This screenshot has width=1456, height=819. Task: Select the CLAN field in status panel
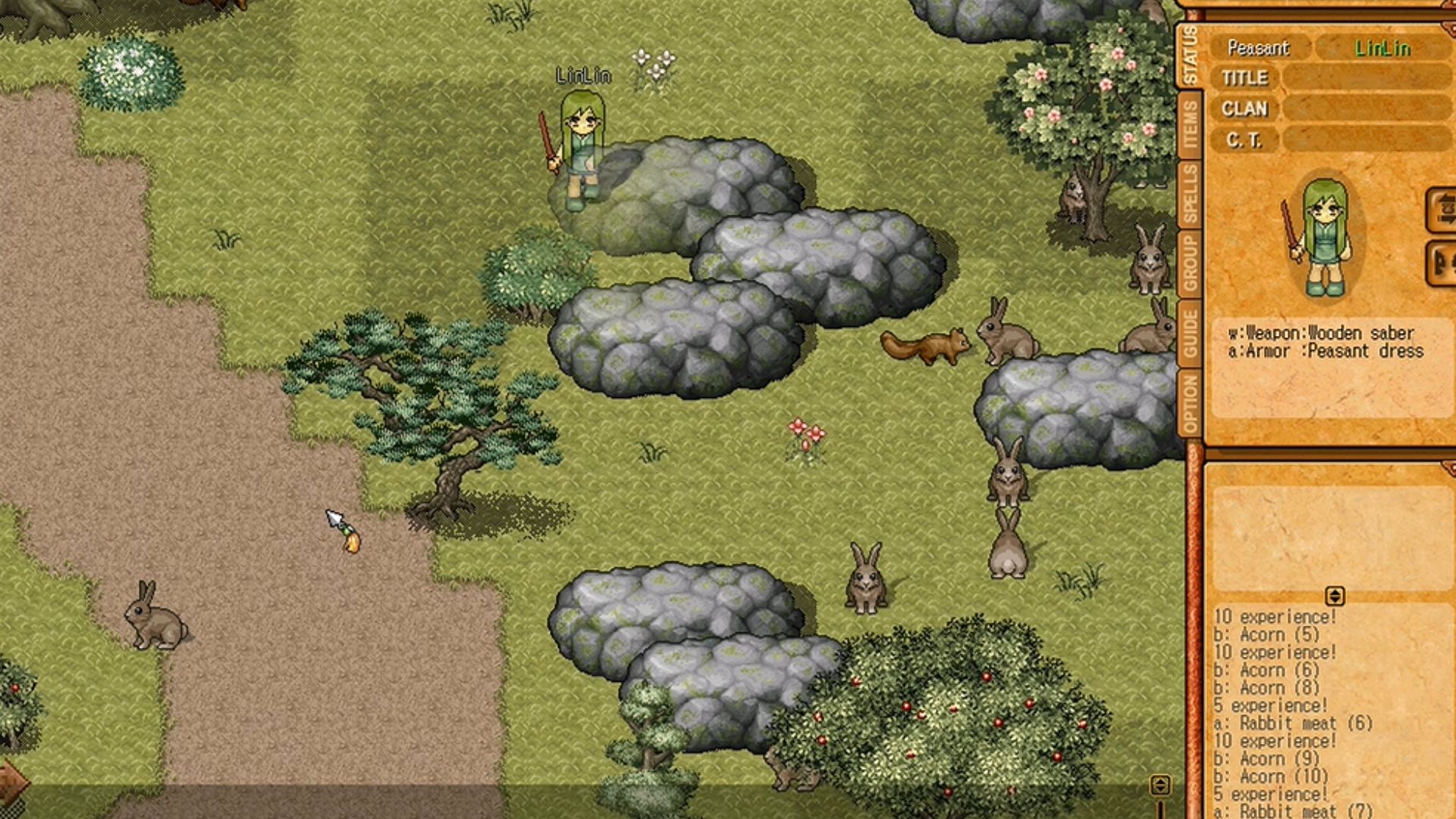click(1367, 109)
